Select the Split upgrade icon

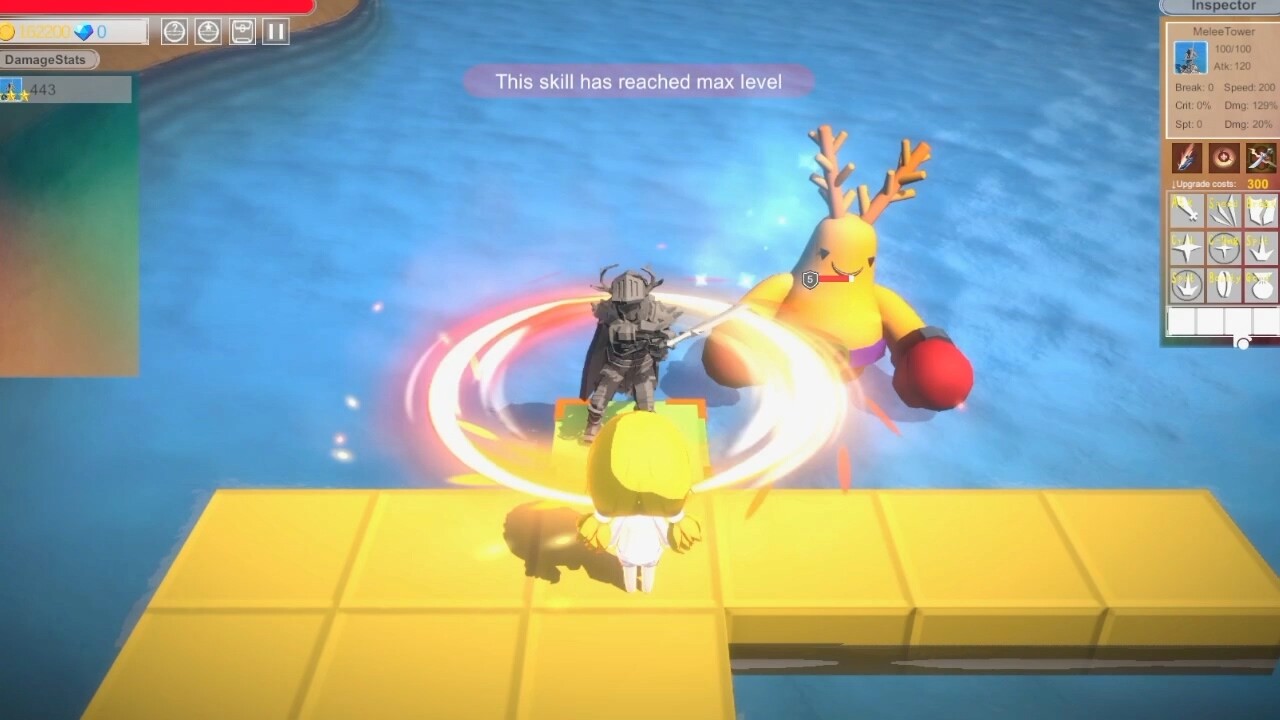tap(1262, 248)
